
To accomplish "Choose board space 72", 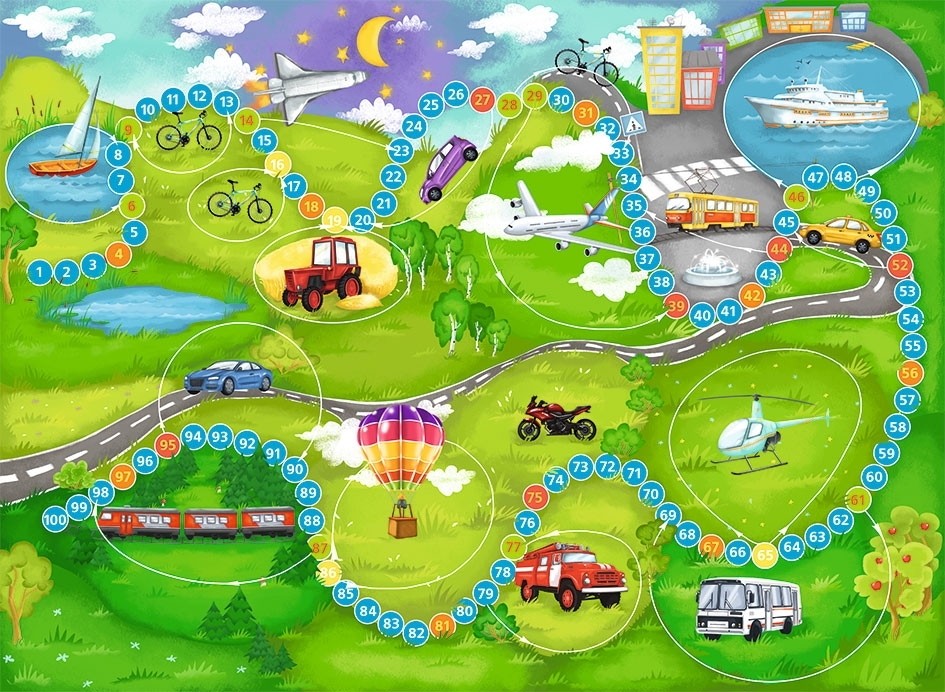I will (x=607, y=465).
